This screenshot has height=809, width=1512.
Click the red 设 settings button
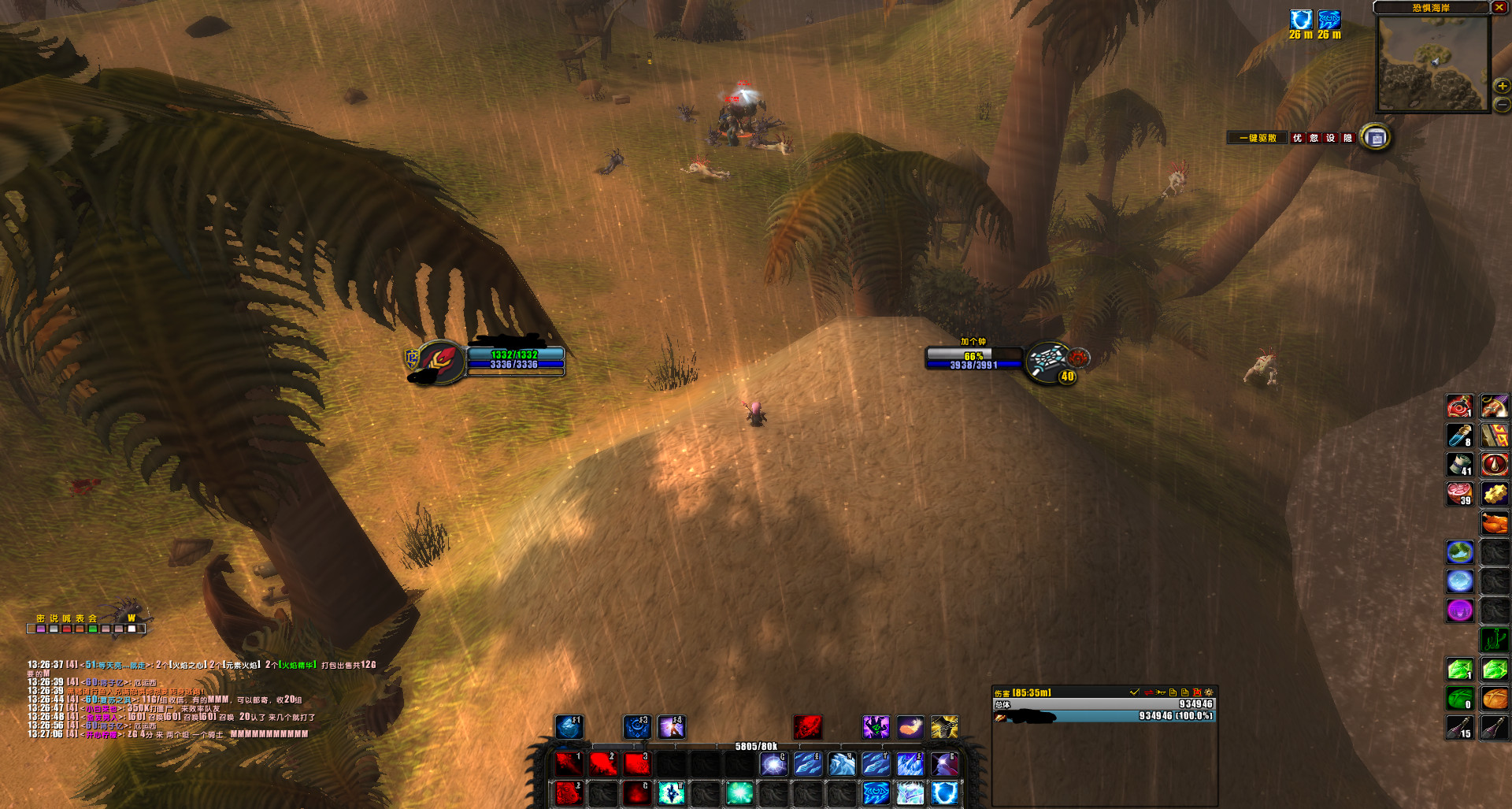[x=1330, y=138]
